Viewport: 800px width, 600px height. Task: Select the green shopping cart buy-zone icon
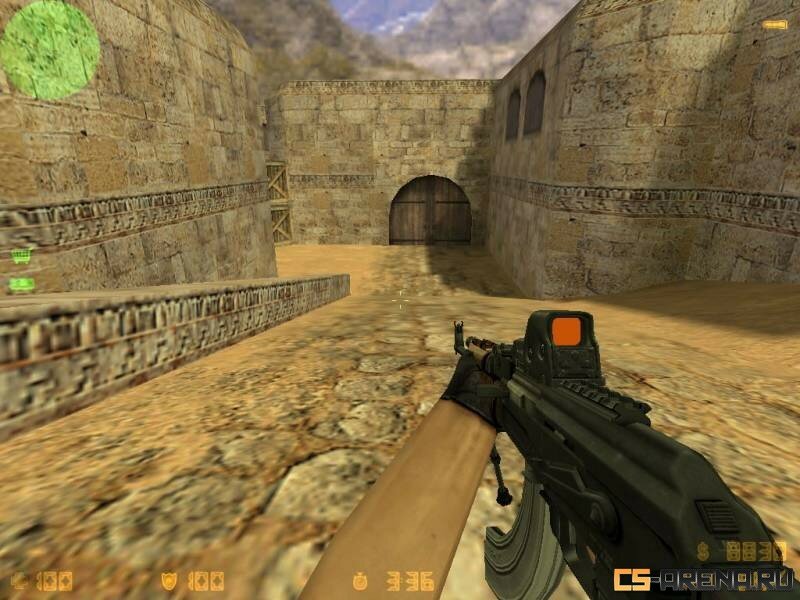point(20,256)
